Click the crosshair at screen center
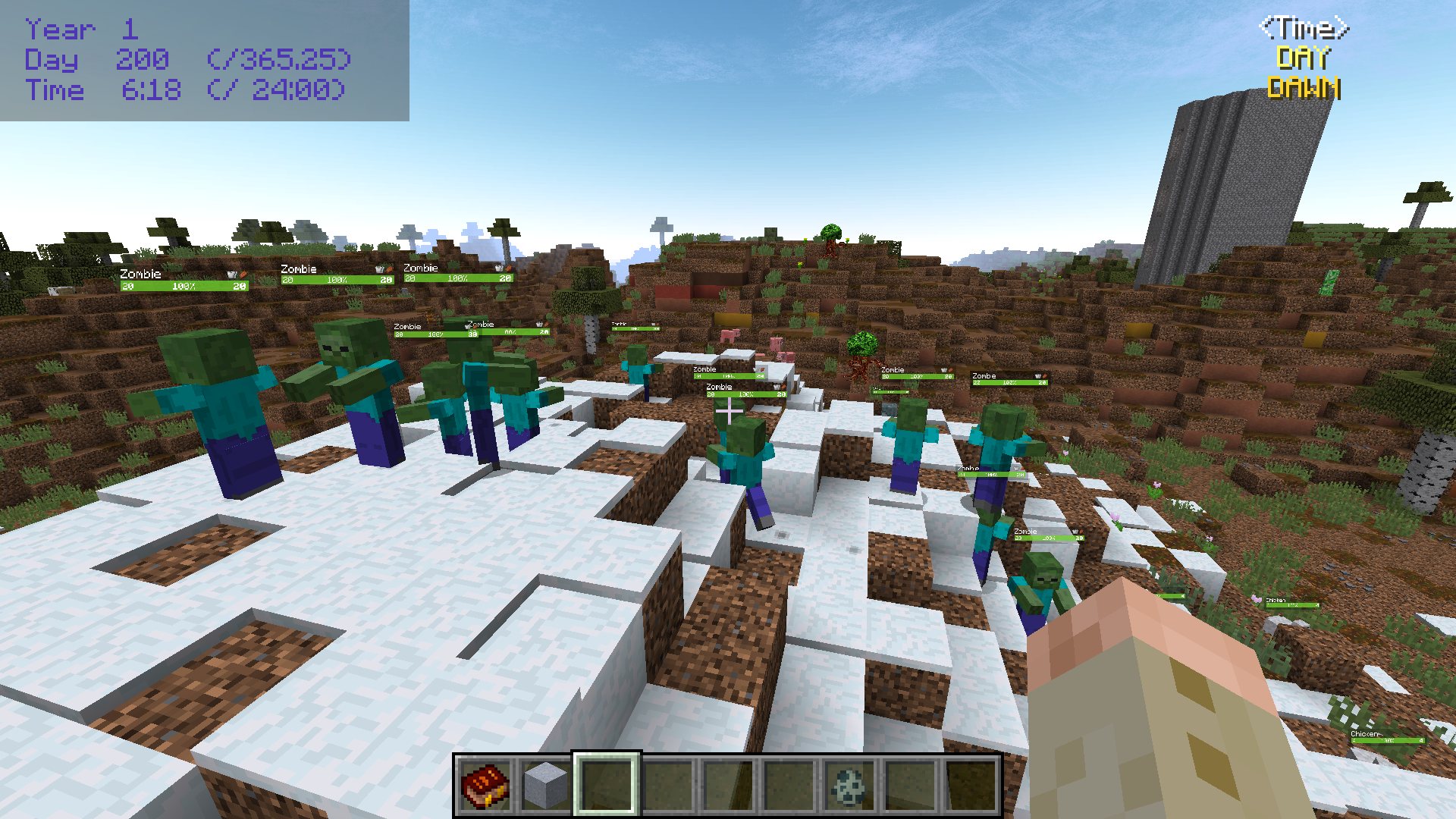 [728, 409]
